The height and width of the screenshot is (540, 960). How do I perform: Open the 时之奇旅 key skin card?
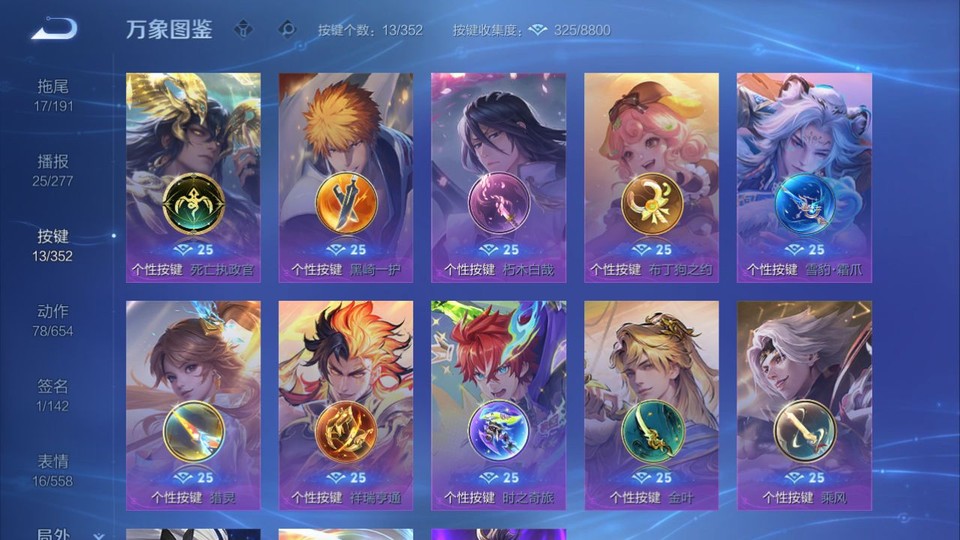(x=498, y=405)
